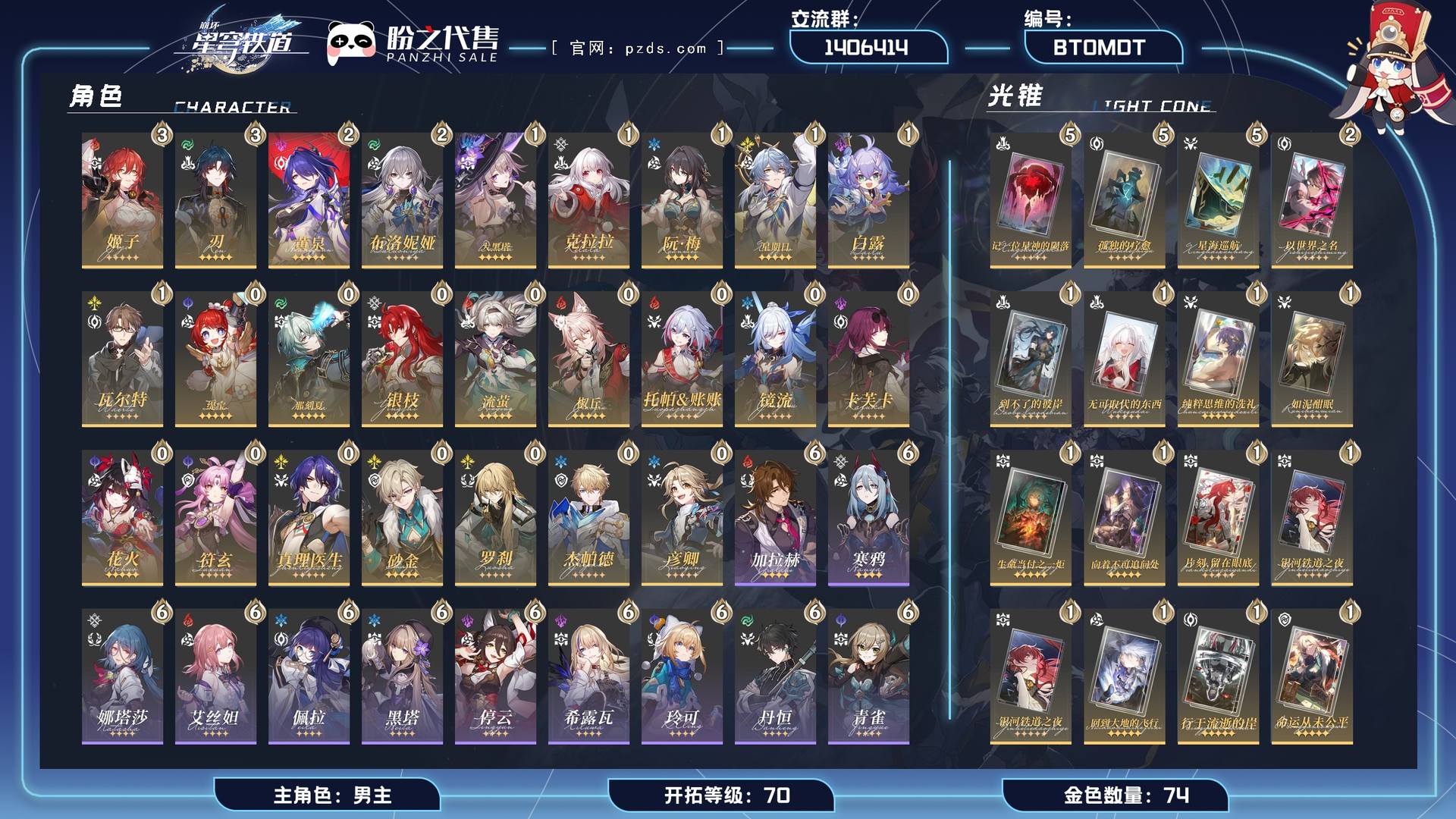
Task: Select the 镜流 character card
Action: (x=775, y=359)
